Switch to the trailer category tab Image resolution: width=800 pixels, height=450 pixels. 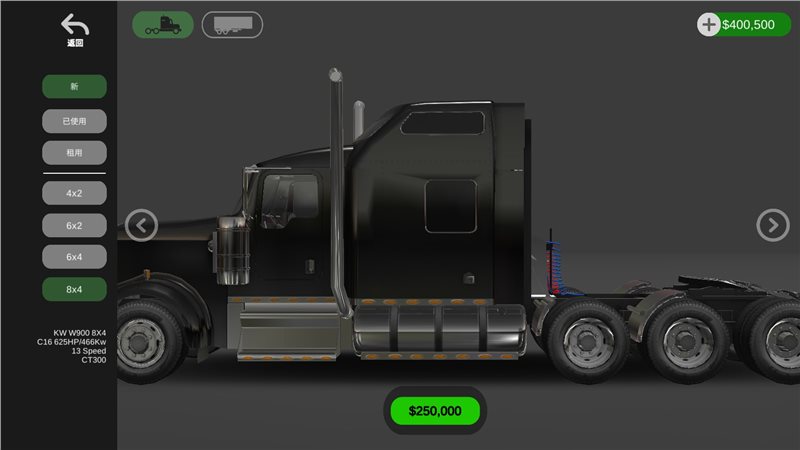pyautogui.click(x=232, y=25)
